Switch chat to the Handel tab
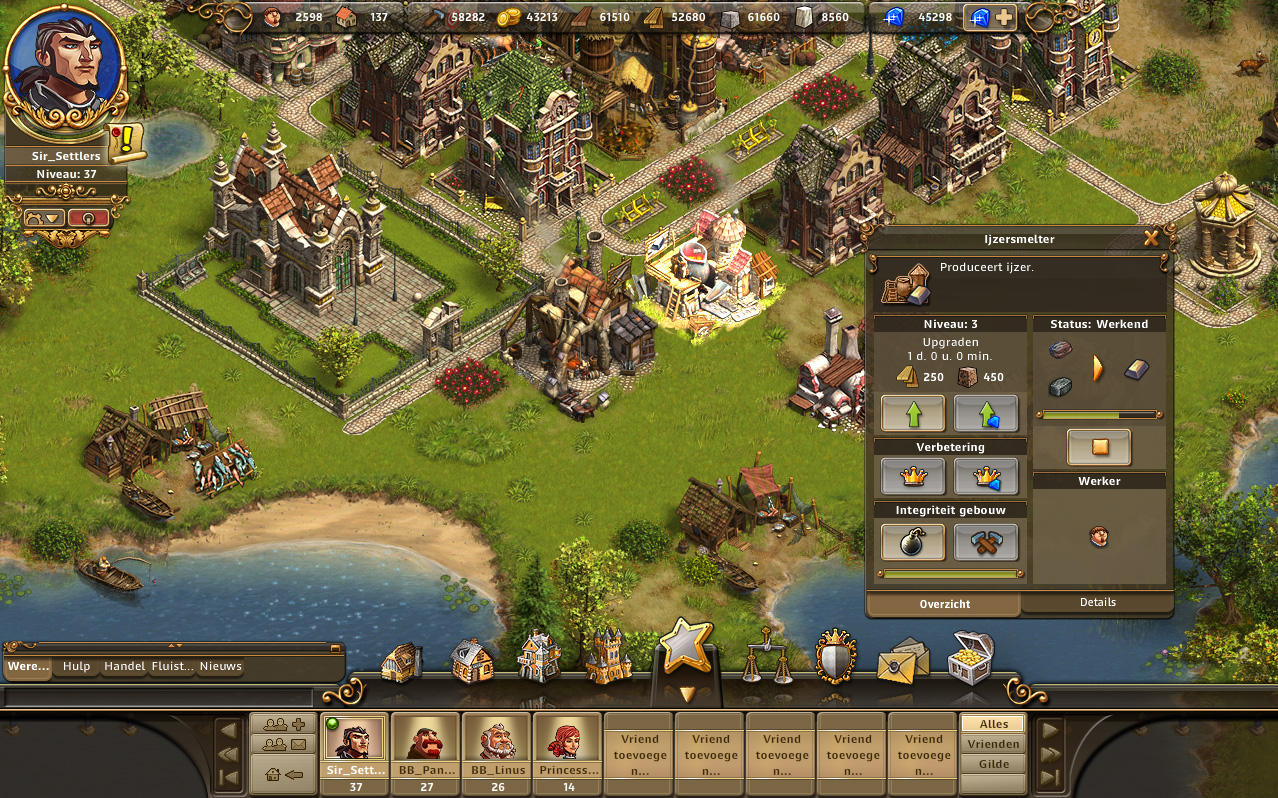The height and width of the screenshot is (798, 1278). 124,666
